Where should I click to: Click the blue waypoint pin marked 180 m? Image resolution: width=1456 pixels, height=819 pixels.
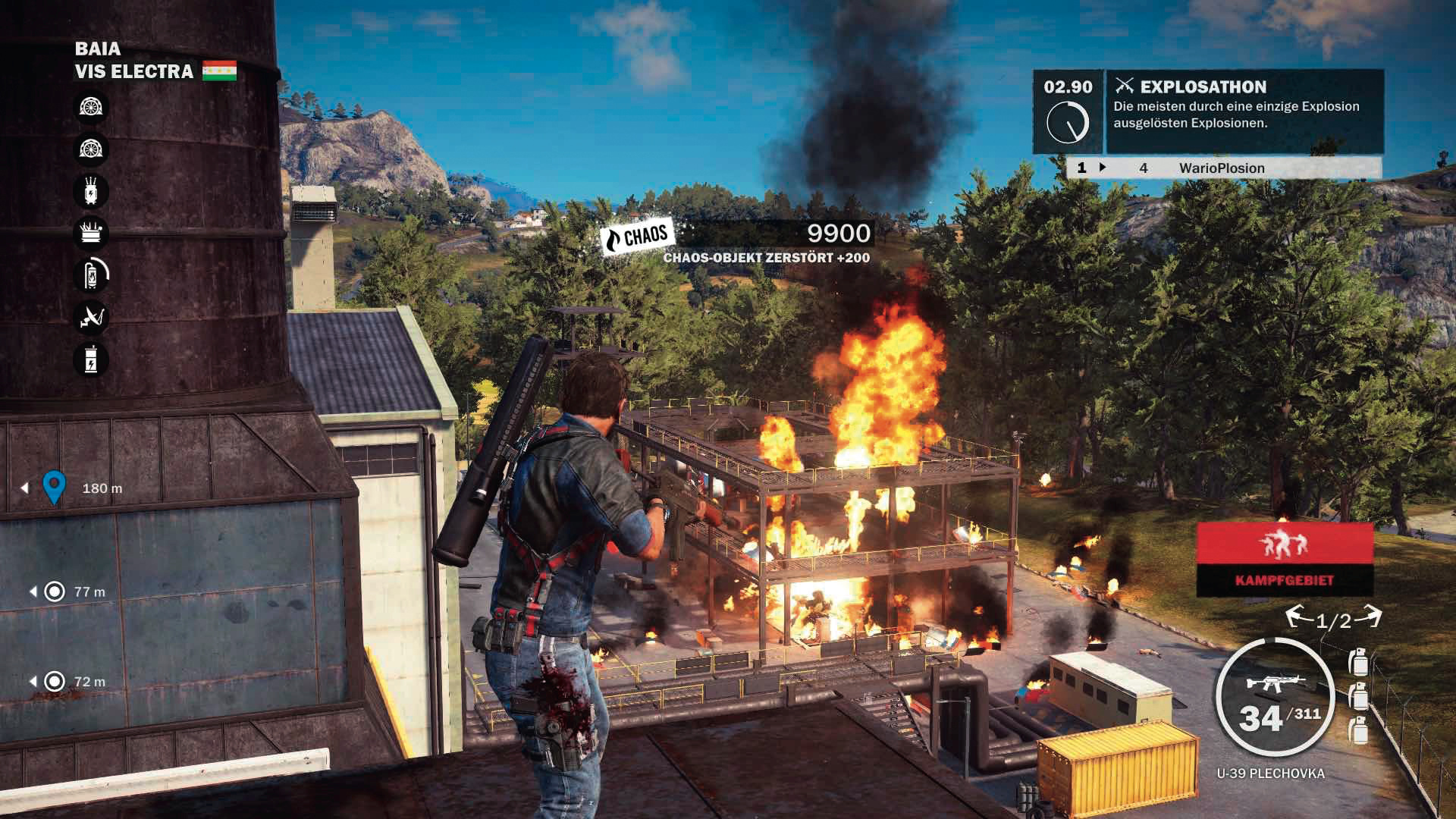pyautogui.click(x=54, y=487)
